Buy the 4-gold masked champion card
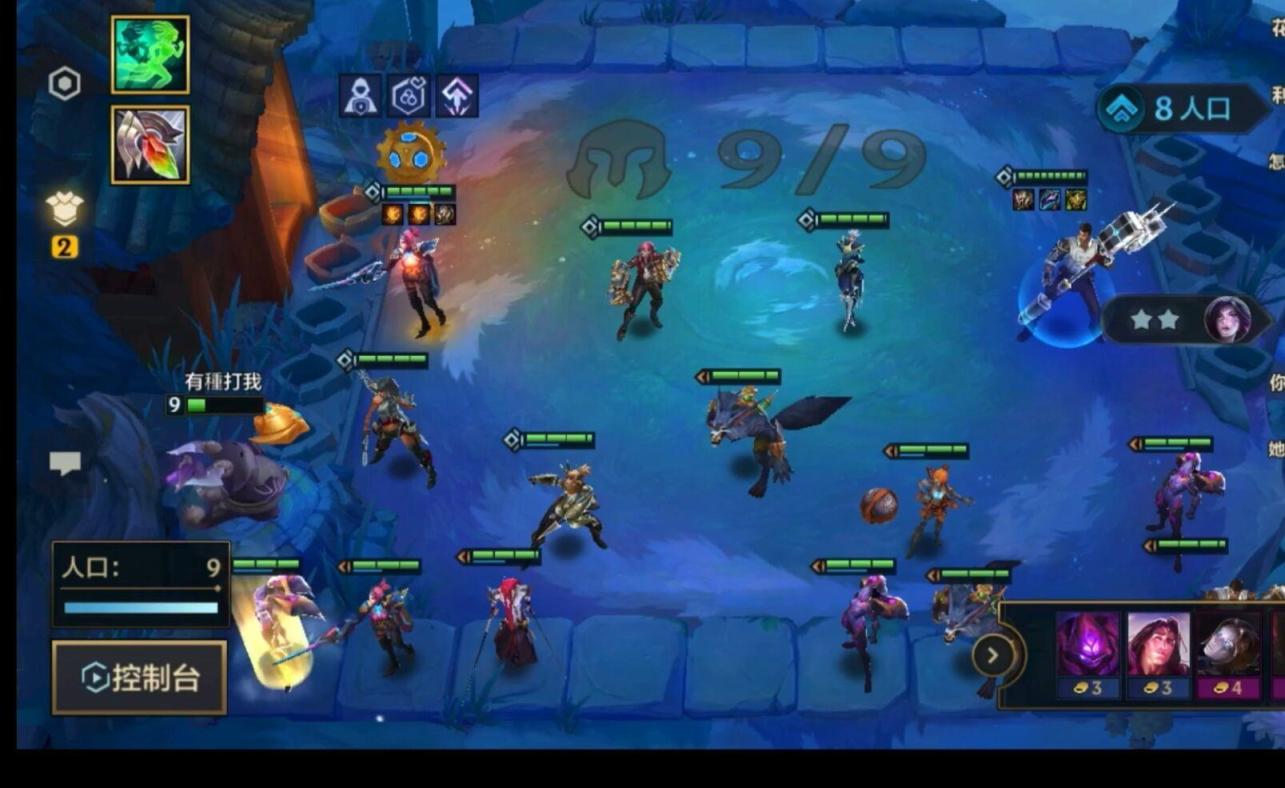The width and height of the screenshot is (1285, 788). click(1228, 655)
